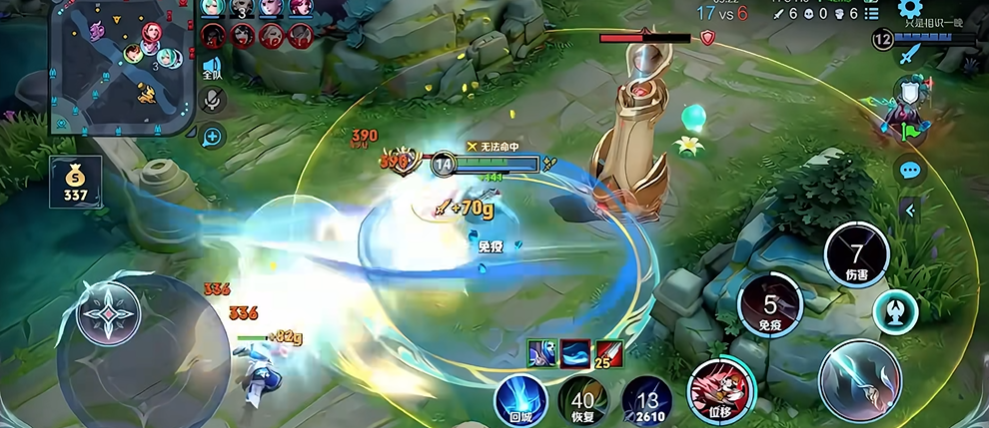Viewport: 989px width, 428px height.
Task: Activate the summoner spell showing 2610
Action: coord(647,400)
